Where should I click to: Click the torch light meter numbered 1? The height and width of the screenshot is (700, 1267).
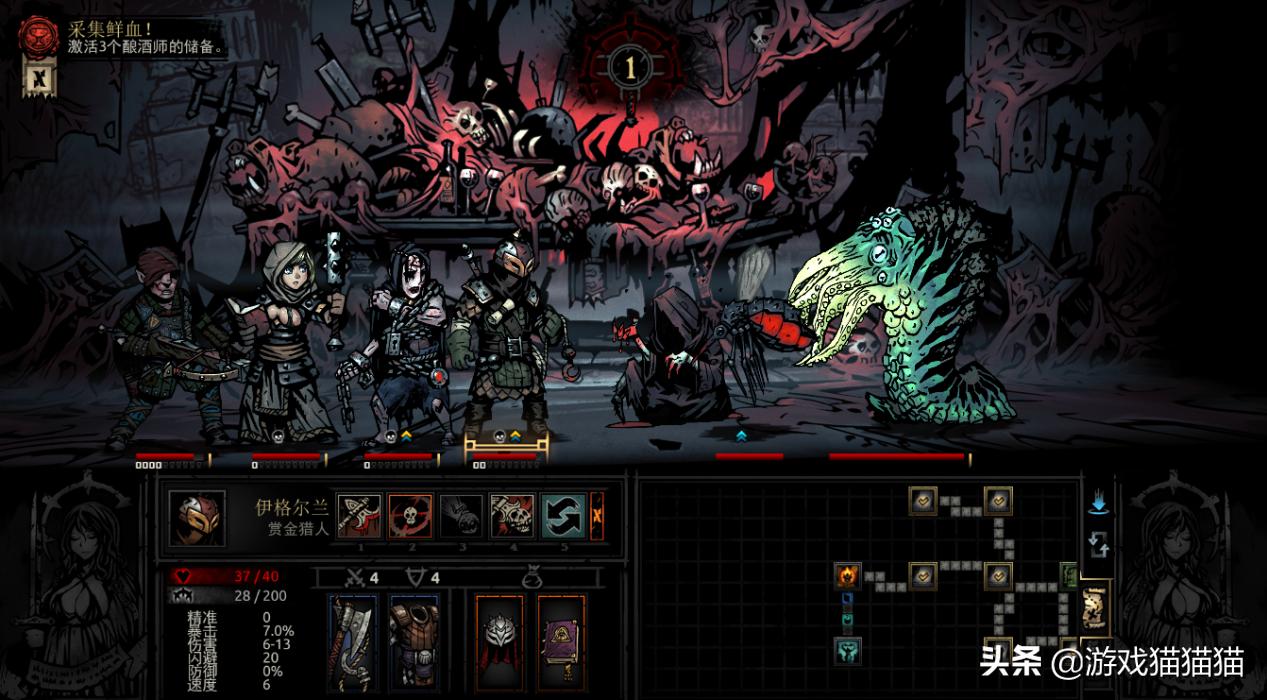tap(630, 67)
